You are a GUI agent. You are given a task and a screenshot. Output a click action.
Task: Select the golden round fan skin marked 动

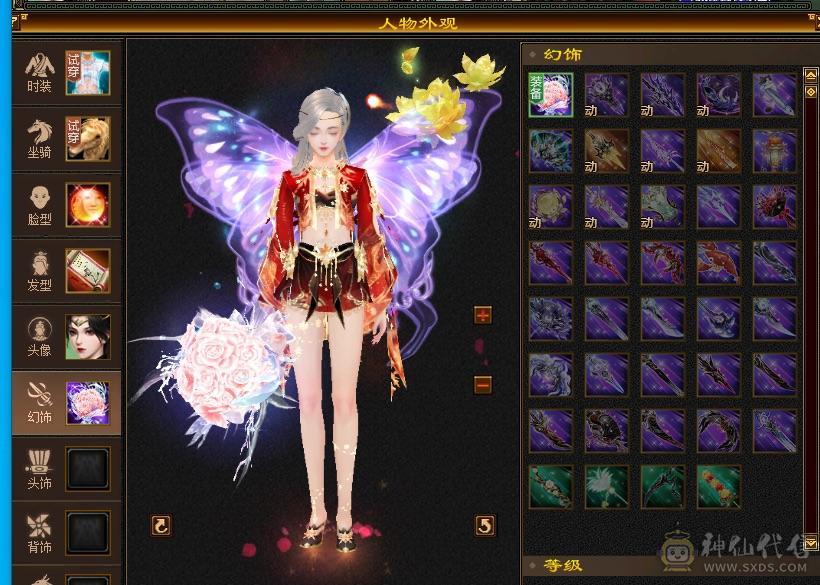click(551, 206)
